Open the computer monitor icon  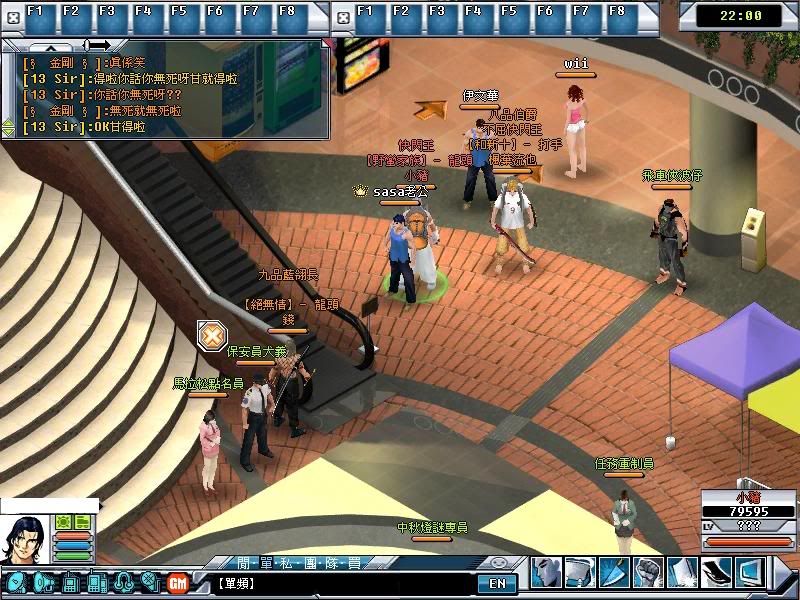(750, 573)
